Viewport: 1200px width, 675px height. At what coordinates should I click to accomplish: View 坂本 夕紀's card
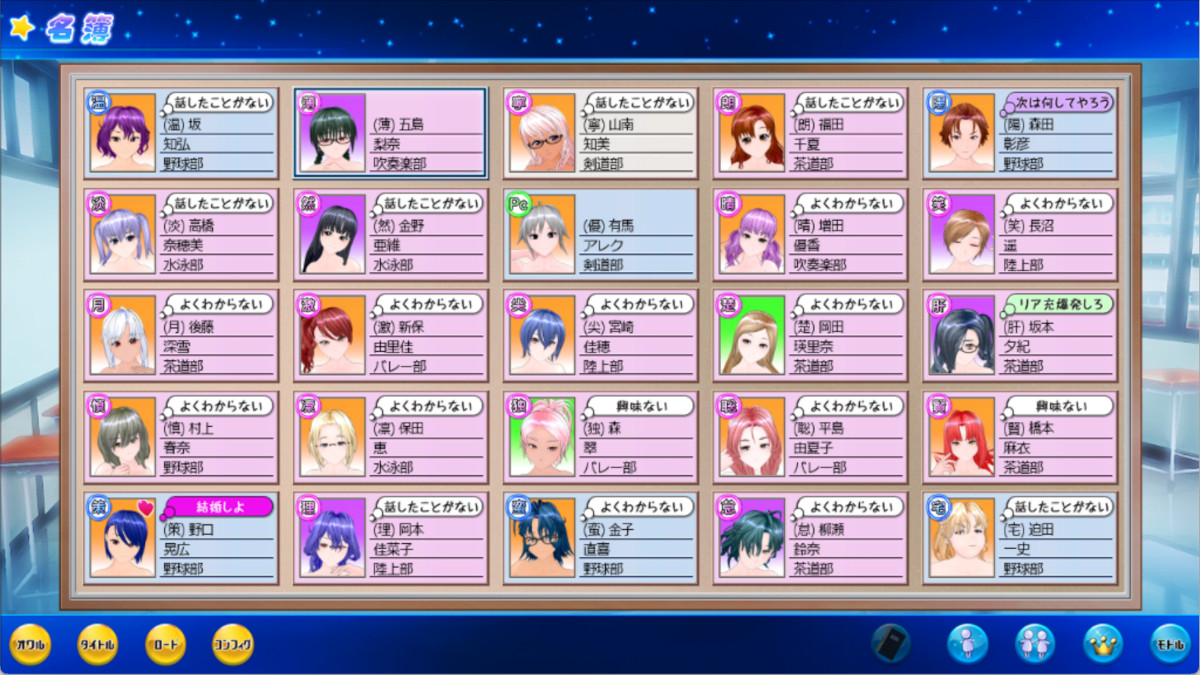point(1020,335)
